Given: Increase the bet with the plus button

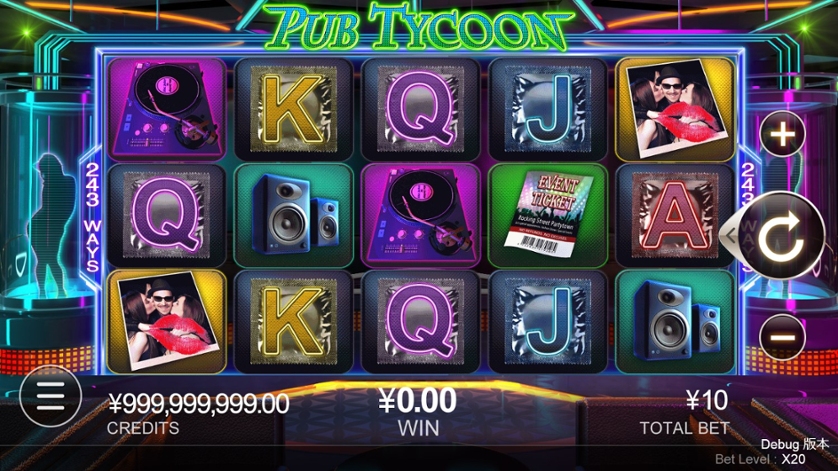Looking at the screenshot, I should pos(783,134).
